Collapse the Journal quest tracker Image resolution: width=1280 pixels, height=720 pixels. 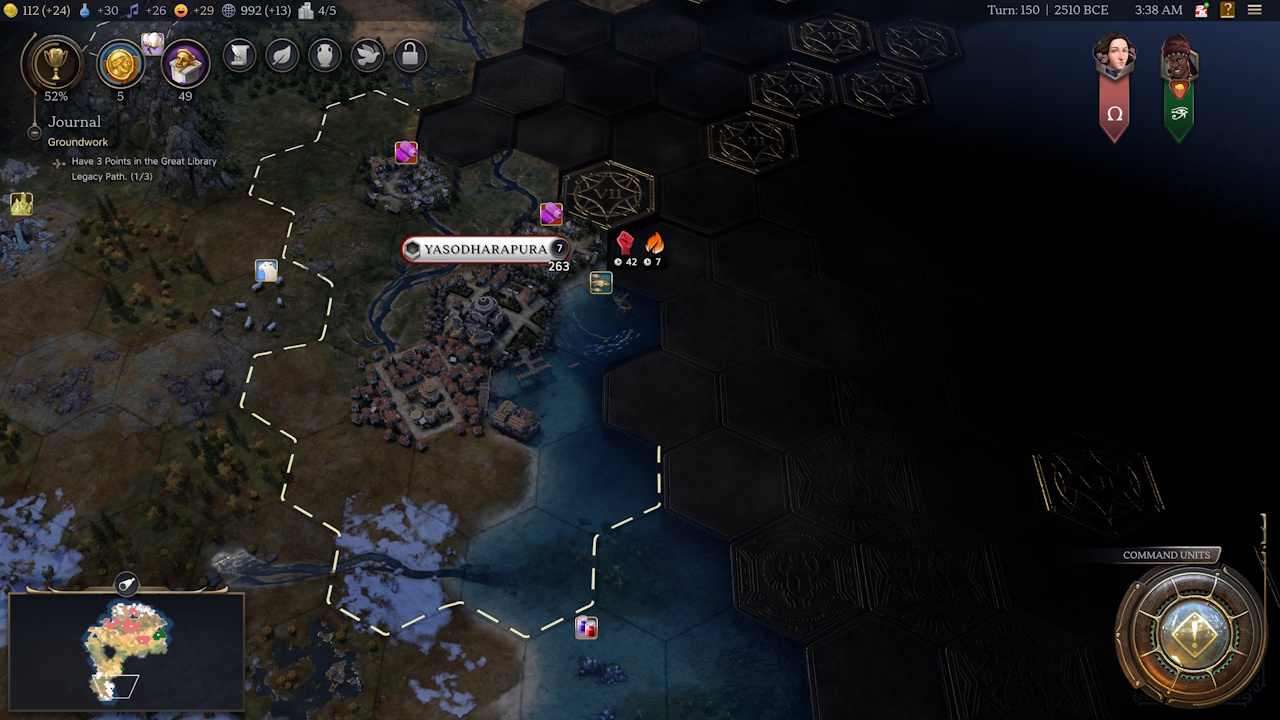pyautogui.click(x=34, y=131)
